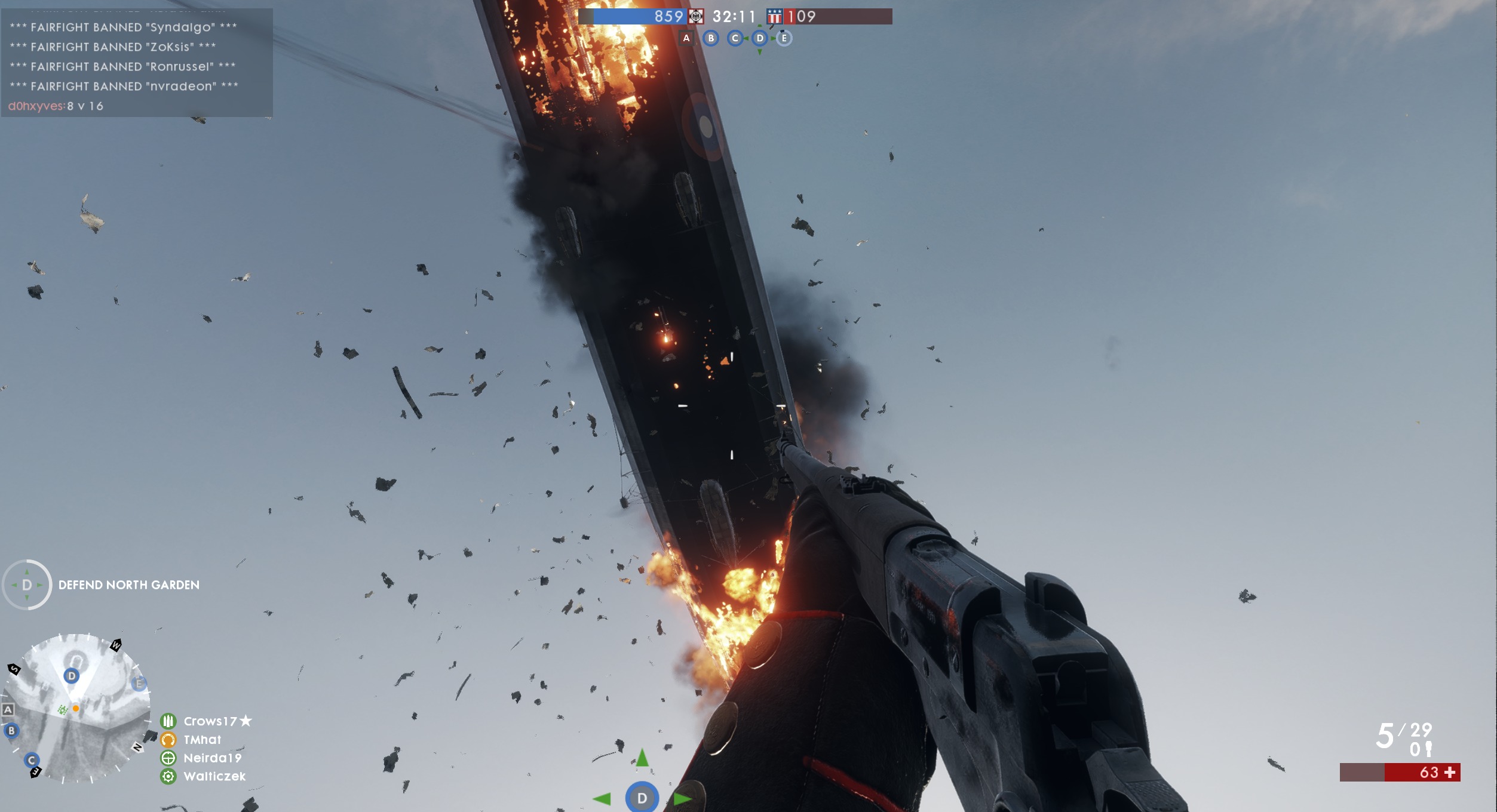Viewport: 1497px width, 812px height.
Task: Open the circular minimap
Action: (75, 709)
